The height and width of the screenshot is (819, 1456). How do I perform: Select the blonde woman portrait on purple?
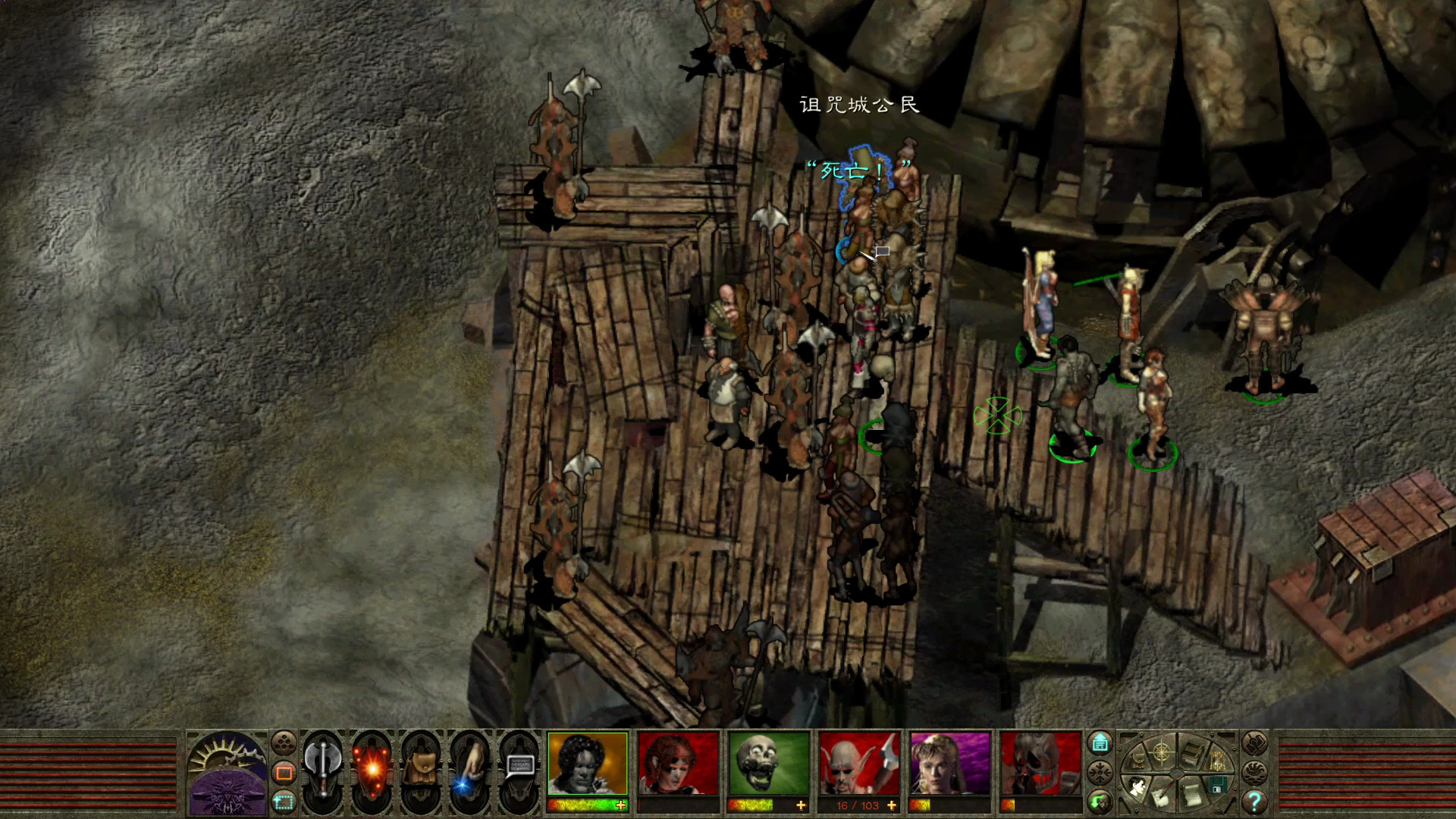949,764
